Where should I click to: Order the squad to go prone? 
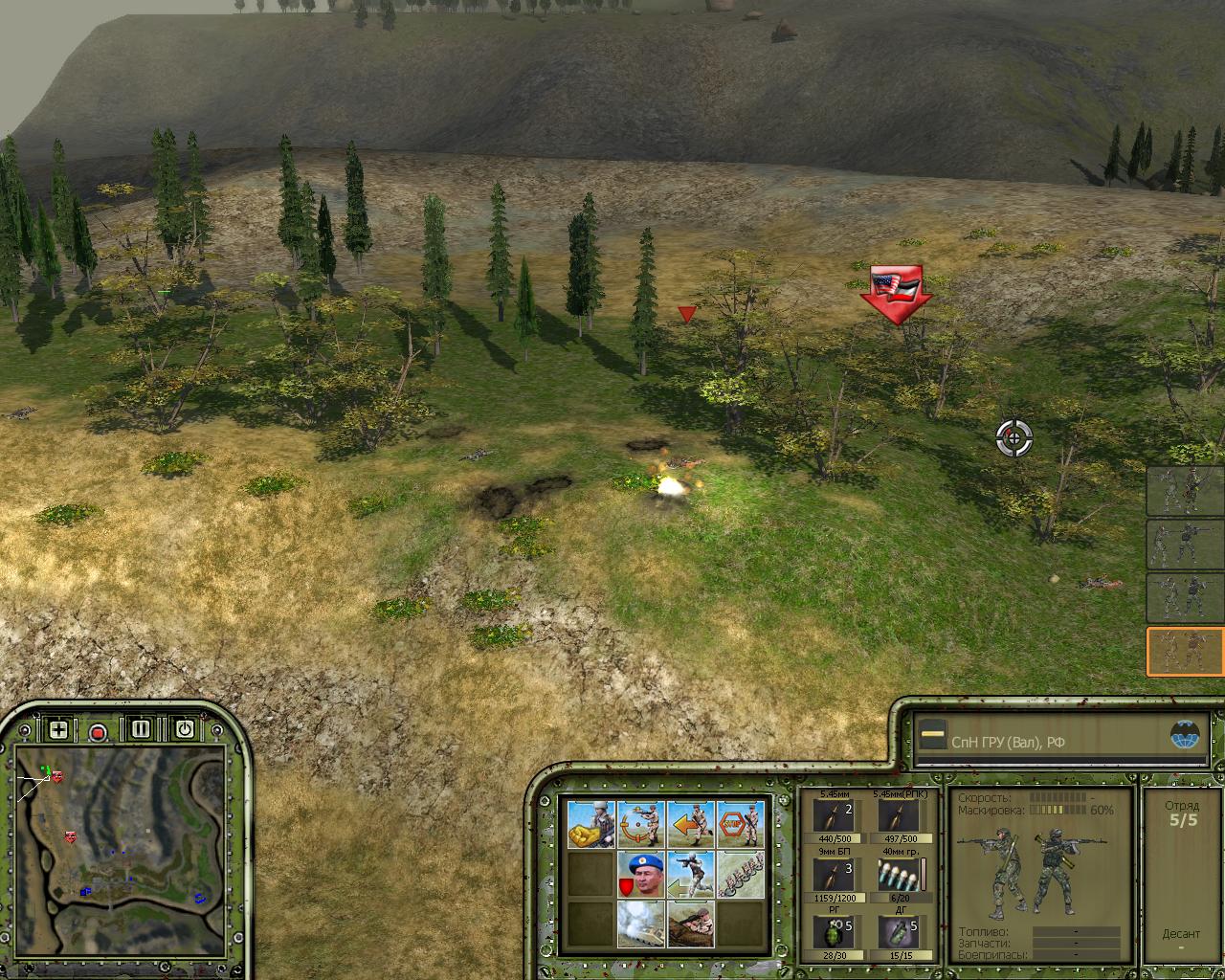pyautogui.click(x=690, y=924)
